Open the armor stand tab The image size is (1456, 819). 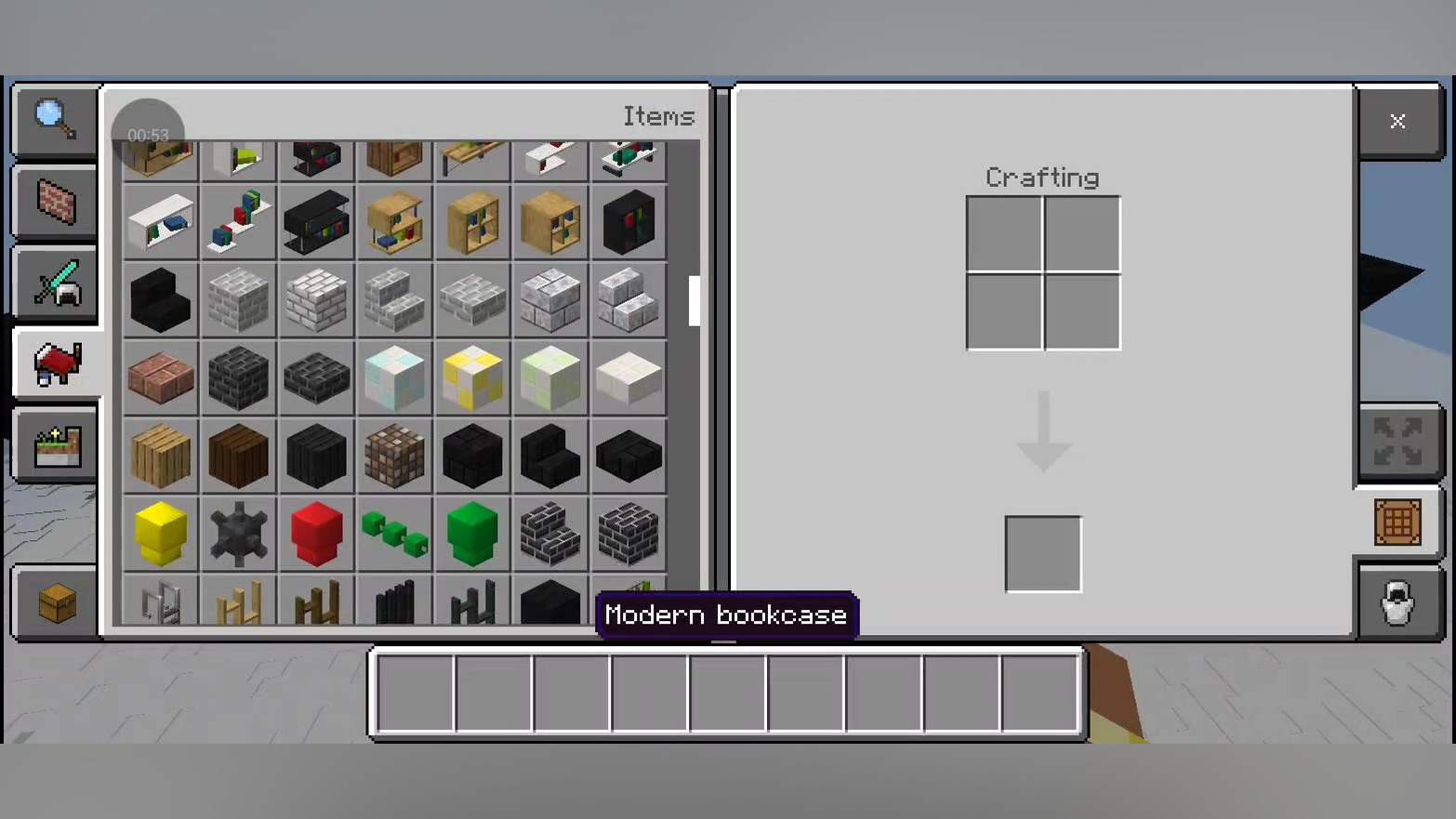point(1397,603)
